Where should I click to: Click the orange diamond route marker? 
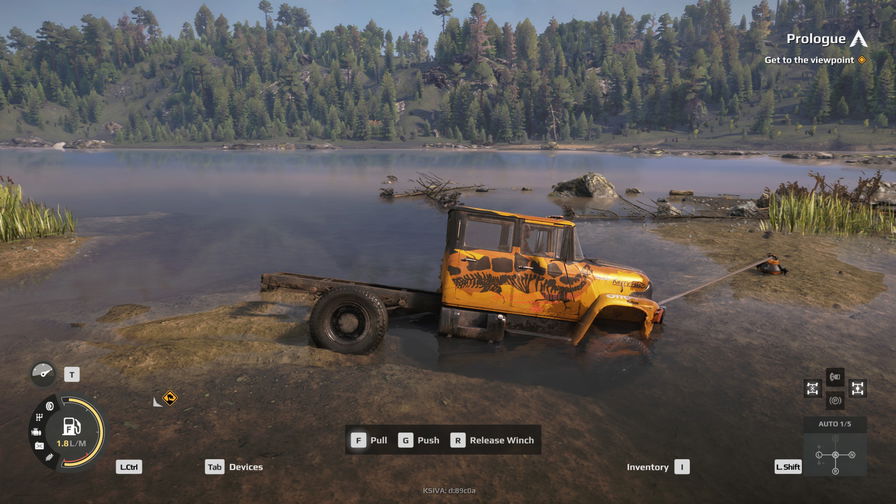[170, 397]
